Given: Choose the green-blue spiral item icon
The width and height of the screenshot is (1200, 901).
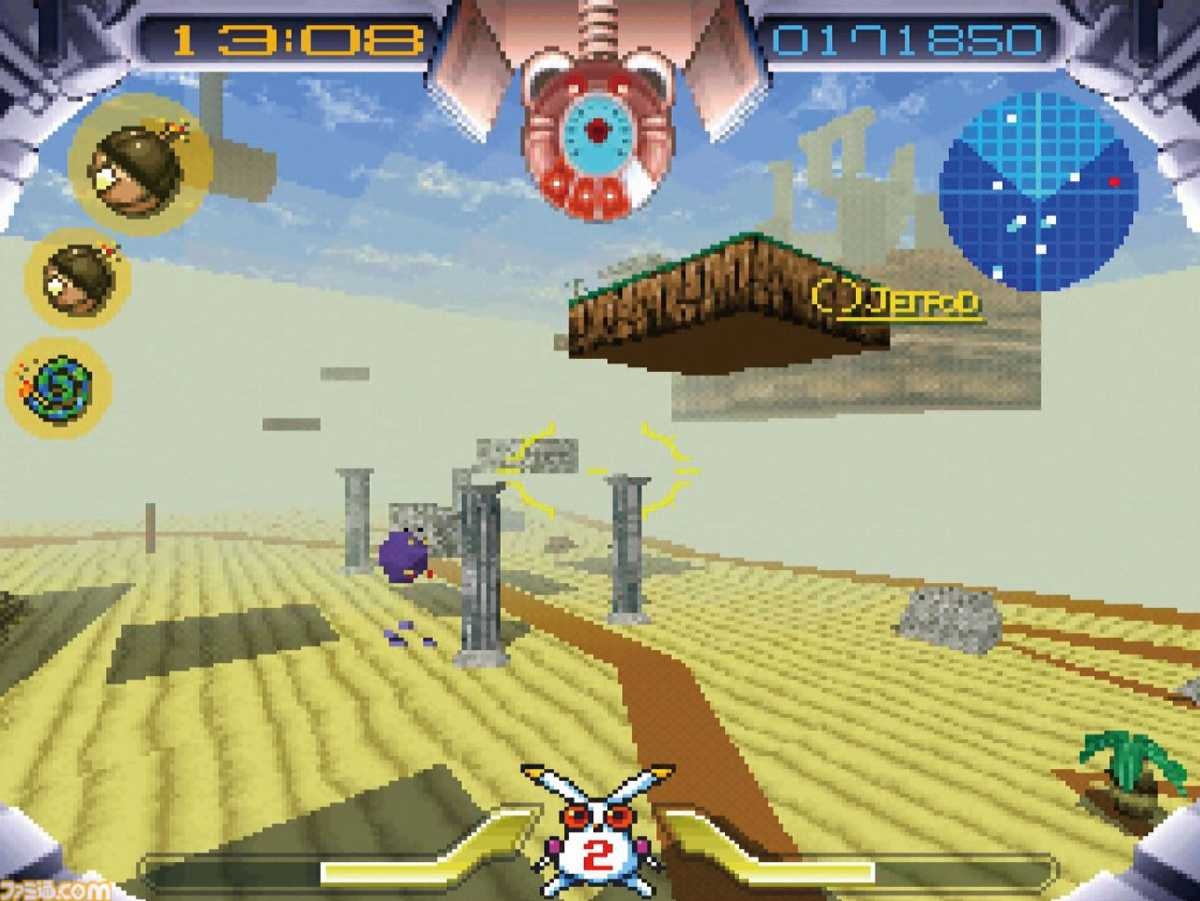Looking at the screenshot, I should [58, 388].
